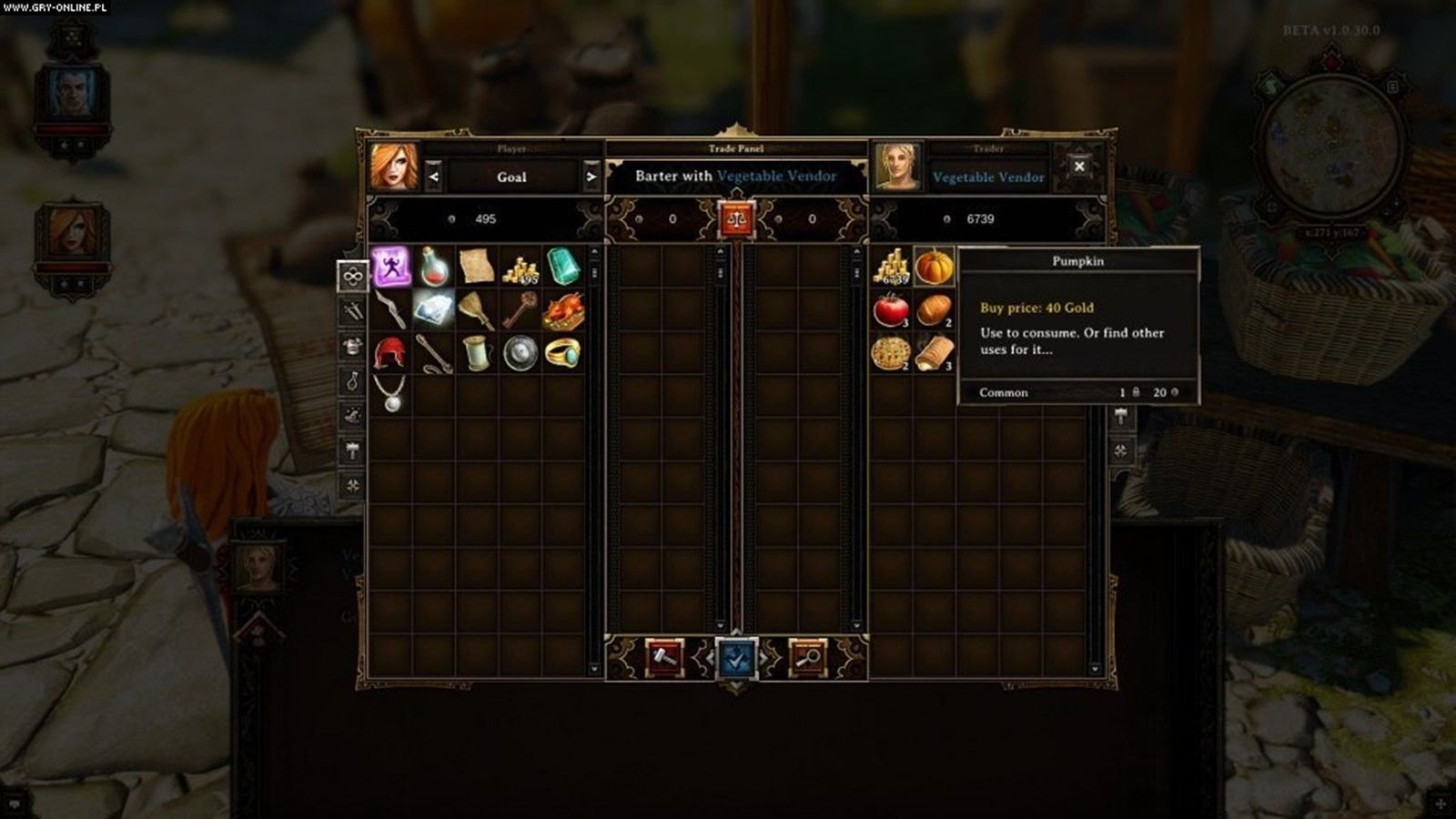Select the red helmet in player inventory
1456x819 pixels.
391,353
